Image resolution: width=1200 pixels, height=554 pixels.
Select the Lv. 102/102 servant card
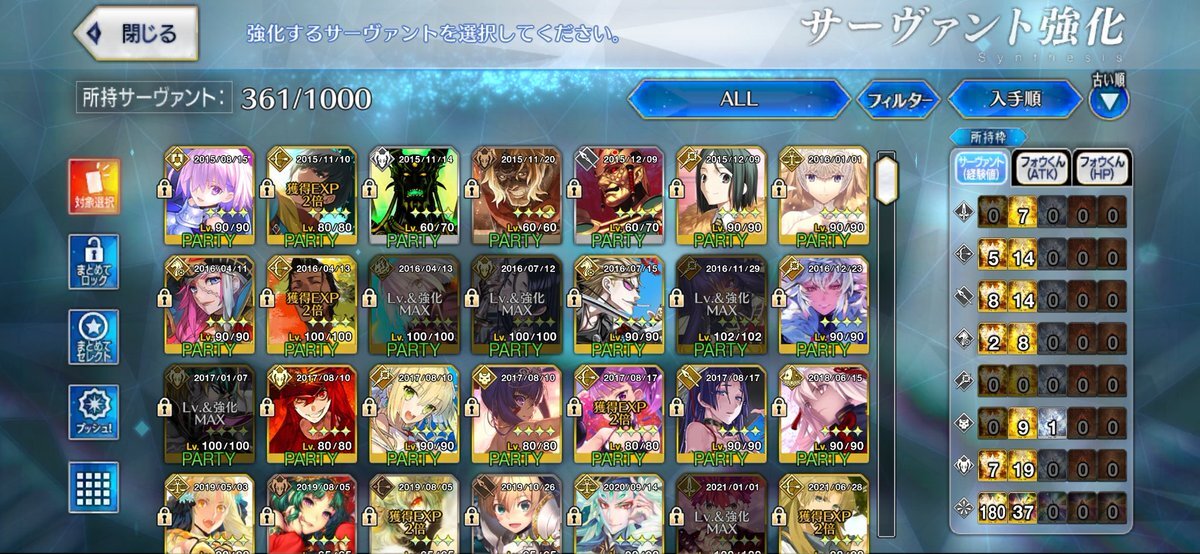coord(720,307)
